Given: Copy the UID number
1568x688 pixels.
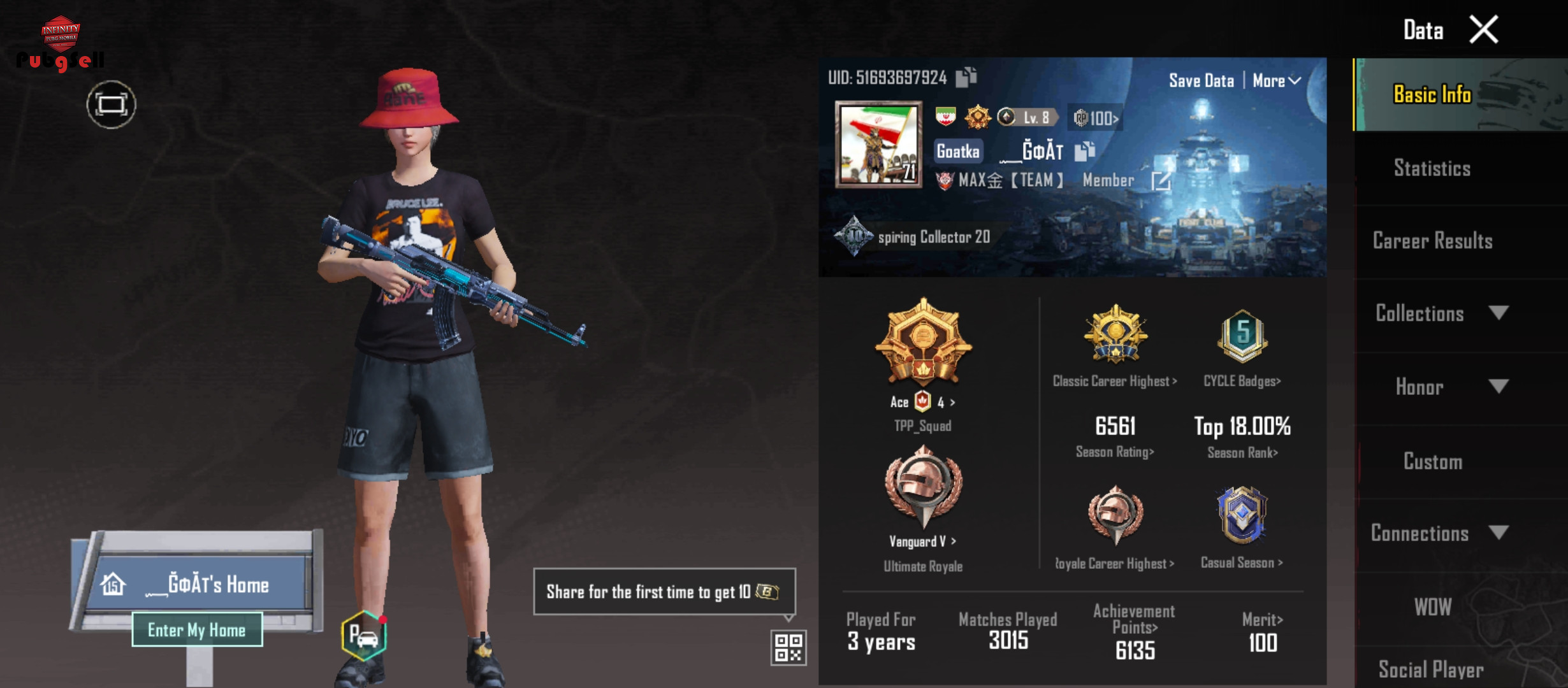Looking at the screenshot, I should point(966,77).
